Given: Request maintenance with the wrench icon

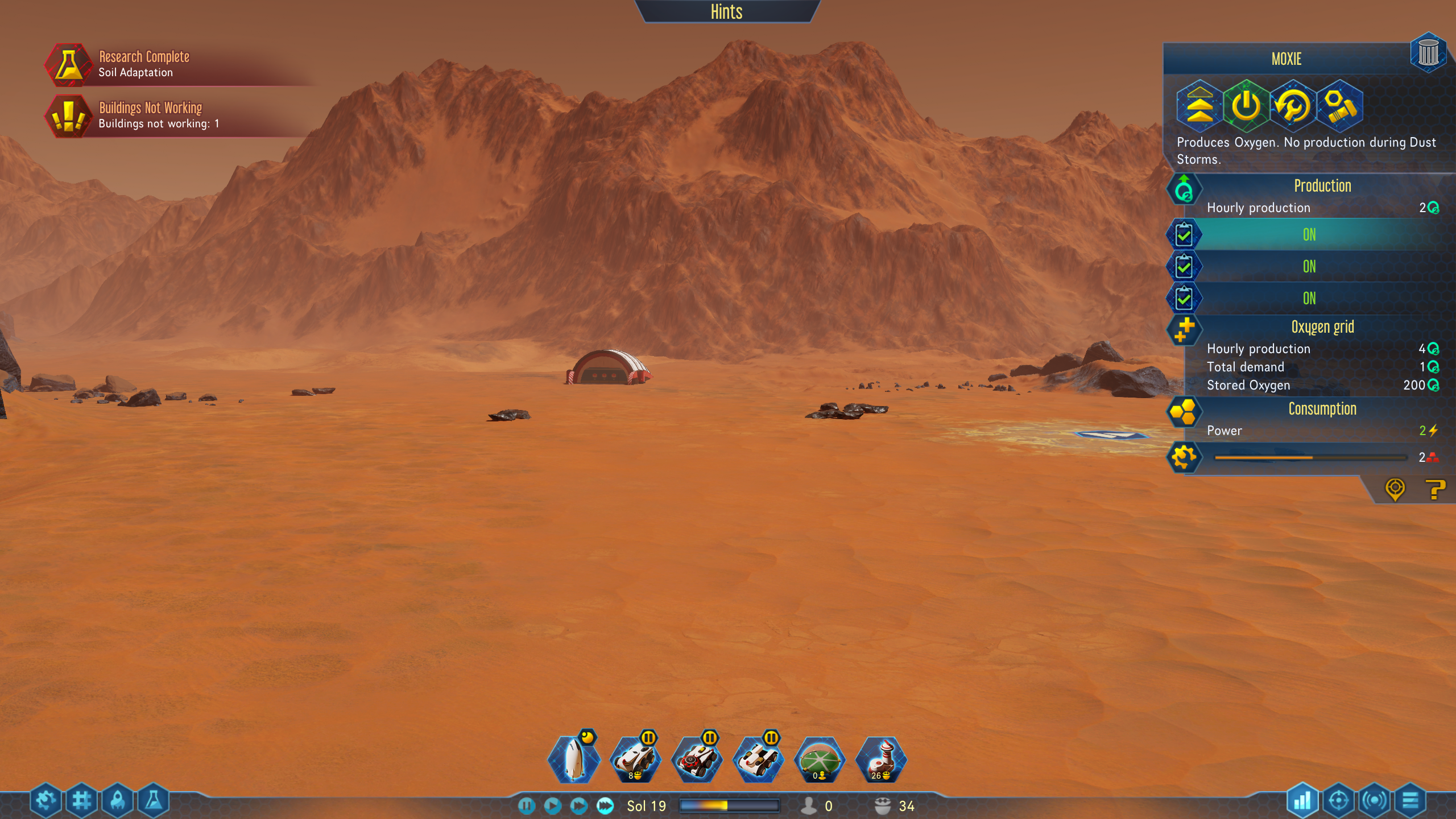Looking at the screenshot, I should point(1292,106).
